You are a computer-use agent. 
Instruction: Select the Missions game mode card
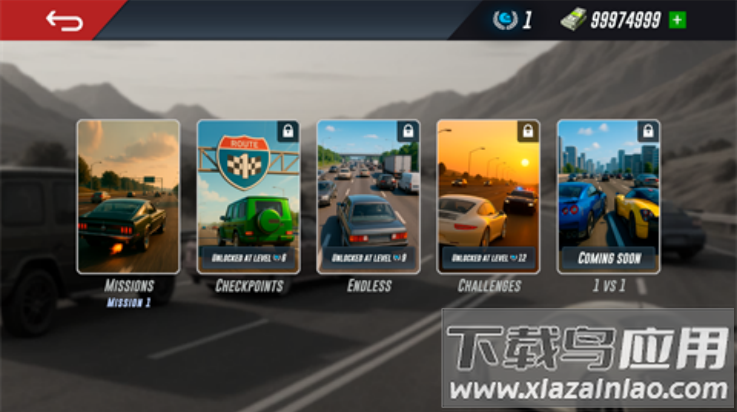coord(129,196)
